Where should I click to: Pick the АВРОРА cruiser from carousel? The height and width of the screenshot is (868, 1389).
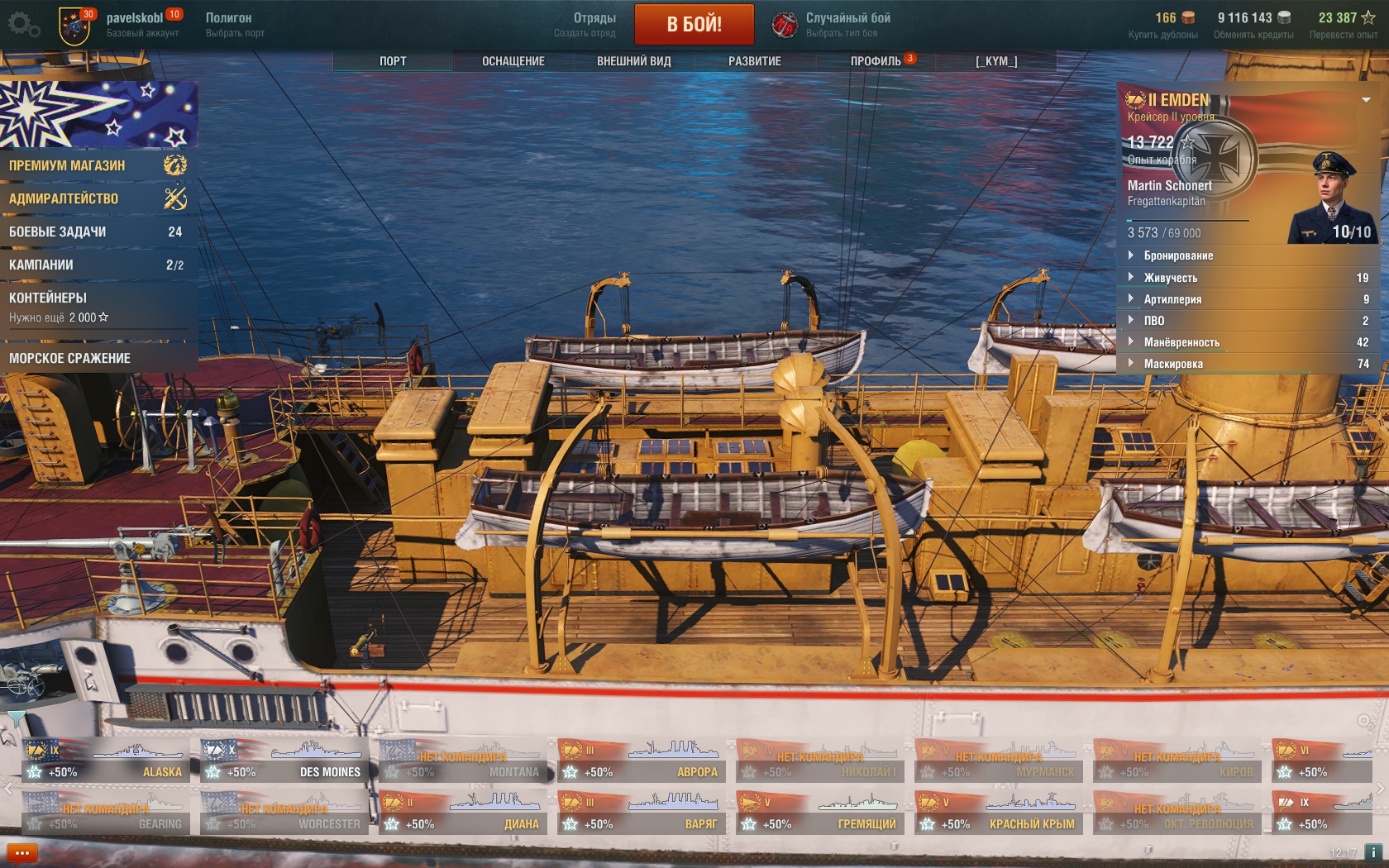[642, 761]
